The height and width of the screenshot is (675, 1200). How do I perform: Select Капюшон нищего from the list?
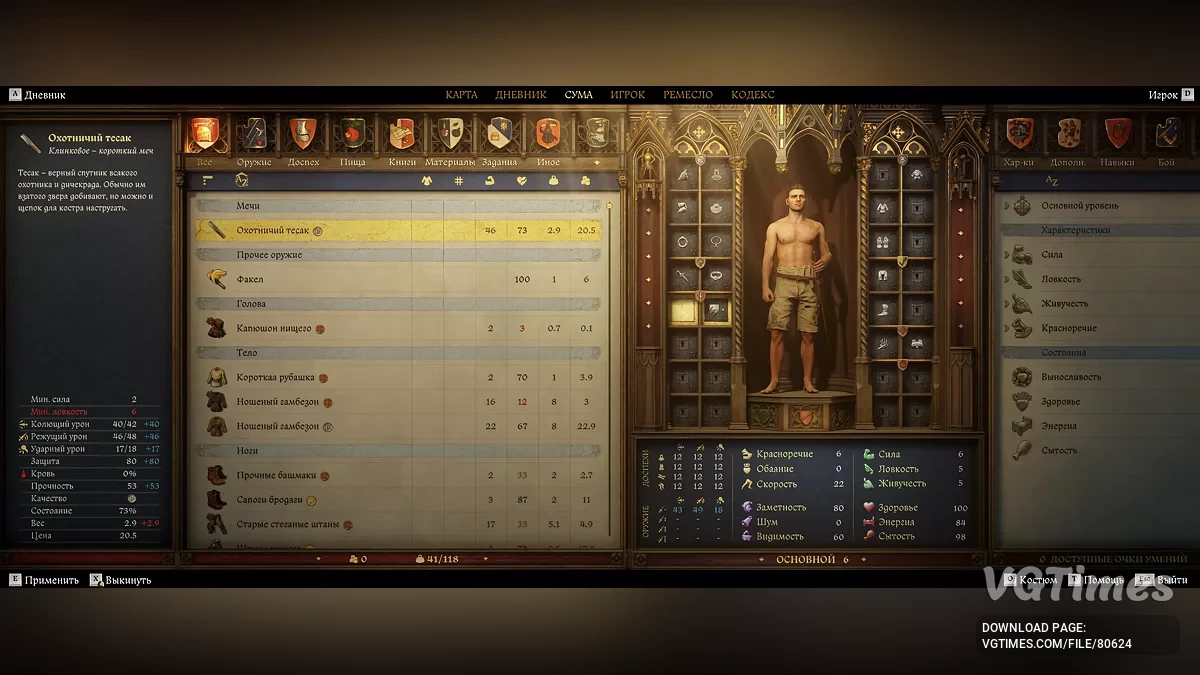click(x=400, y=328)
